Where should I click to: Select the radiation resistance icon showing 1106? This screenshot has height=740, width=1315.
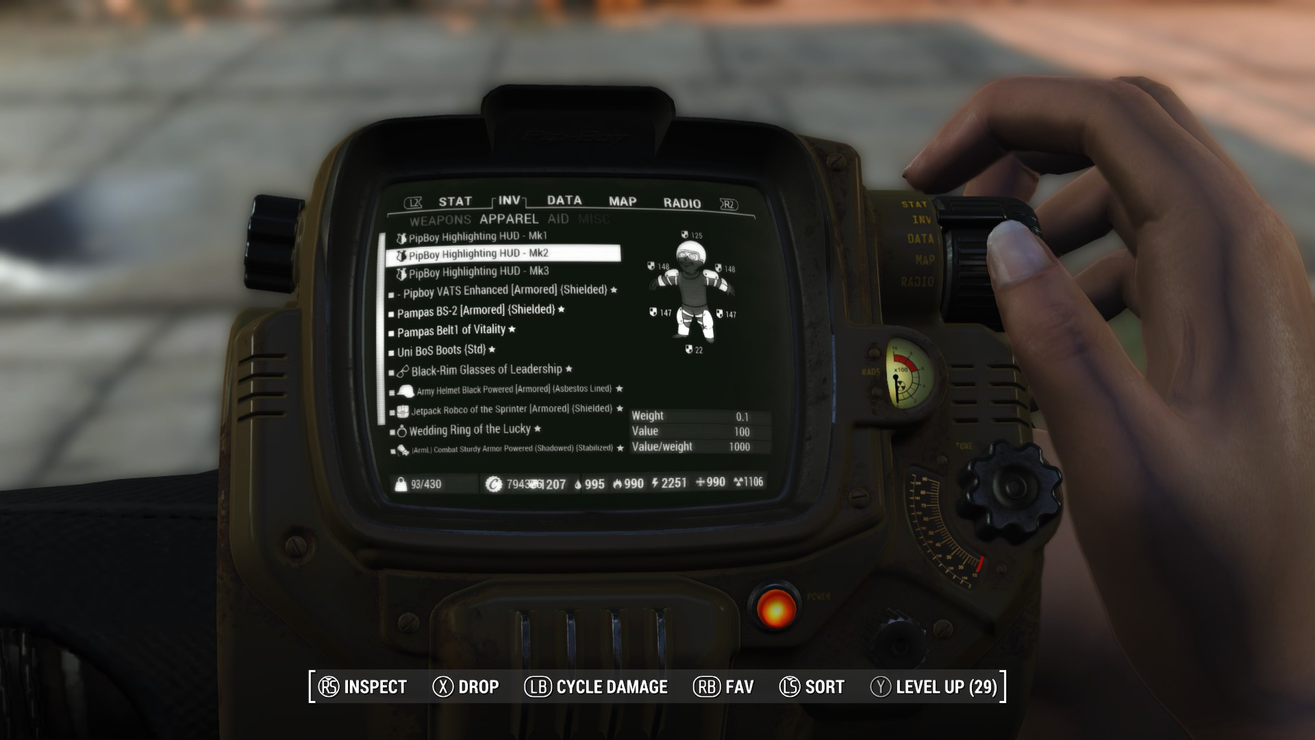(737, 483)
